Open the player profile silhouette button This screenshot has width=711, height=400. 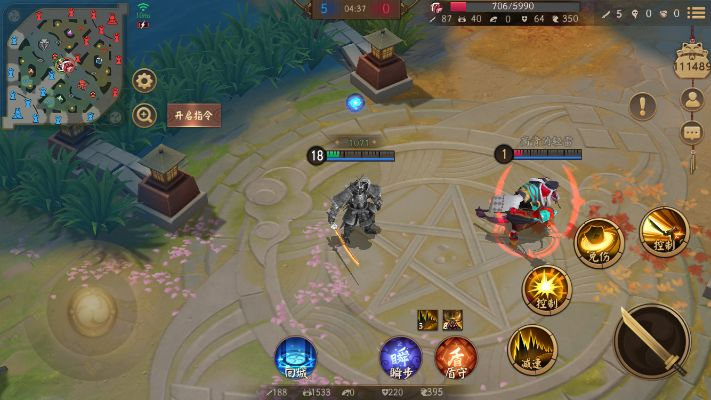coord(691,99)
